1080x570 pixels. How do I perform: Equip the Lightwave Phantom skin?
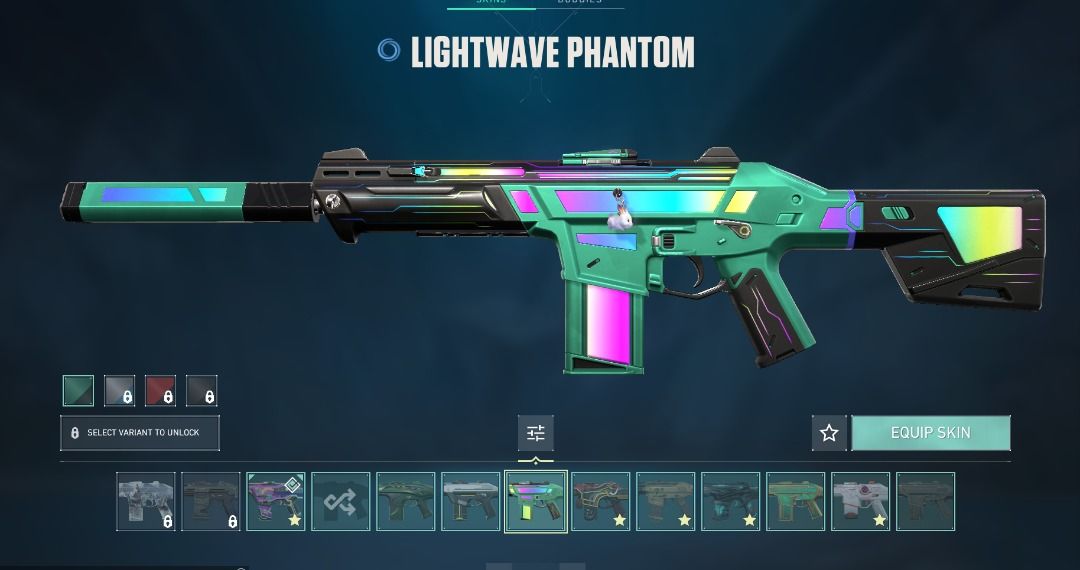tap(930, 433)
